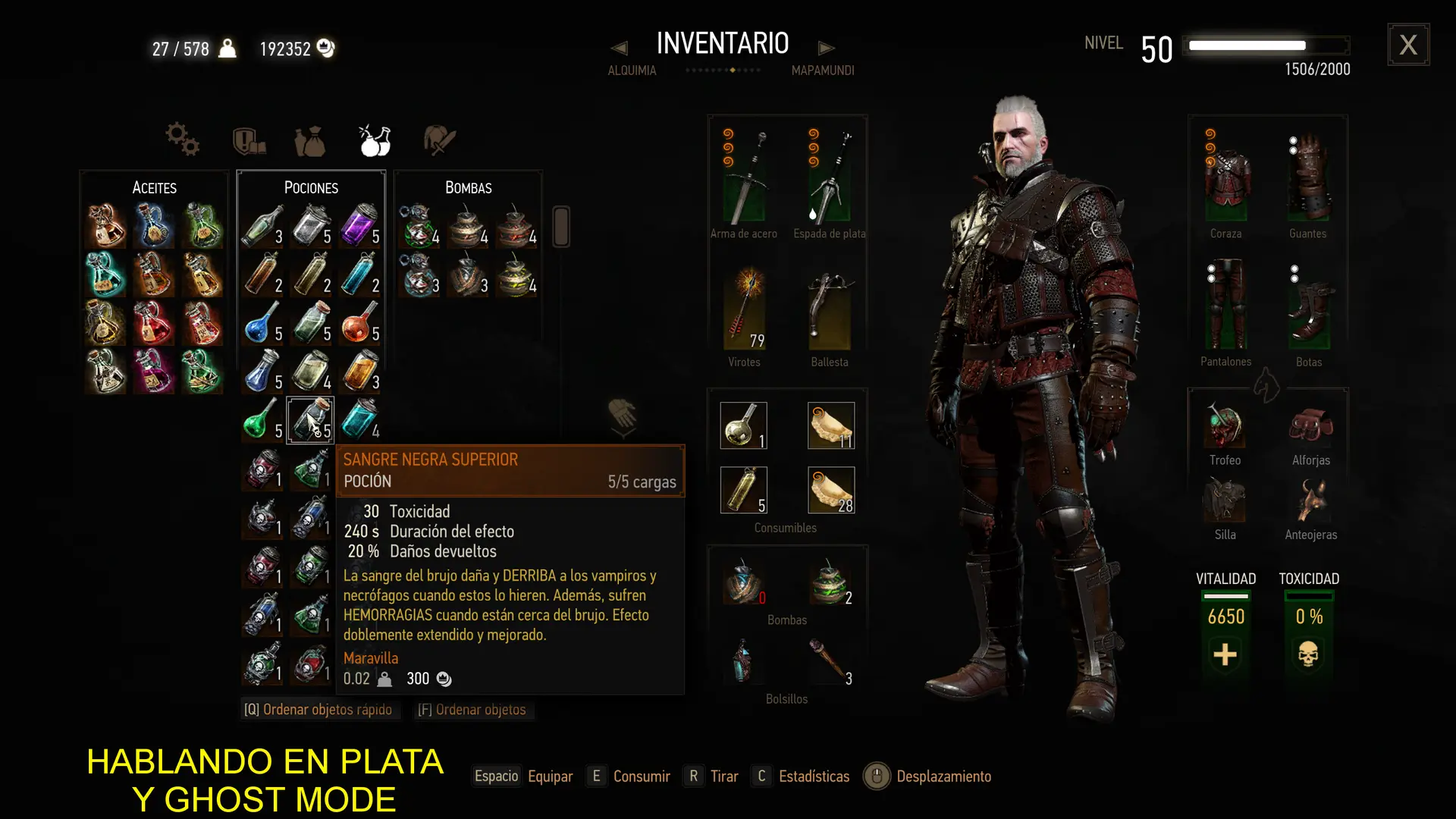Select the Virotes bolts slot
Viewport: 1456px width, 819px height.
[744, 308]
